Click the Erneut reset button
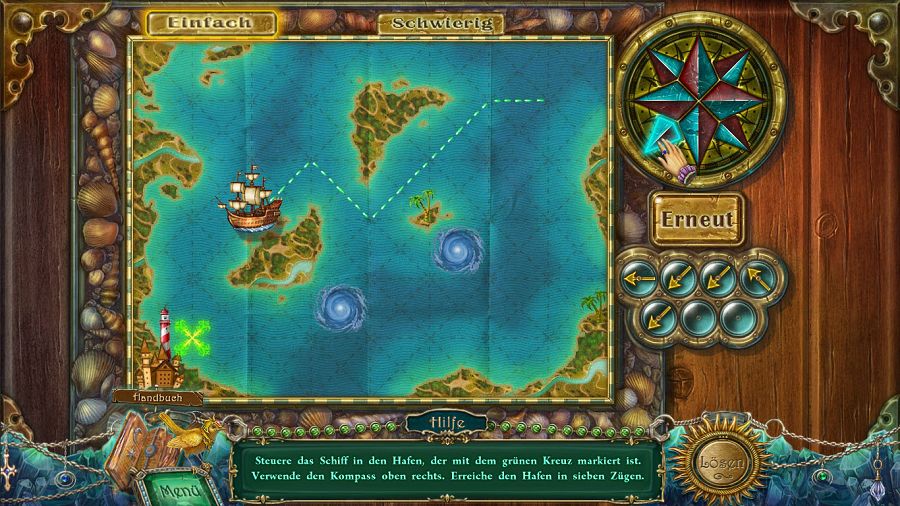The image size is (900, 506). click(x=698, y=219)
